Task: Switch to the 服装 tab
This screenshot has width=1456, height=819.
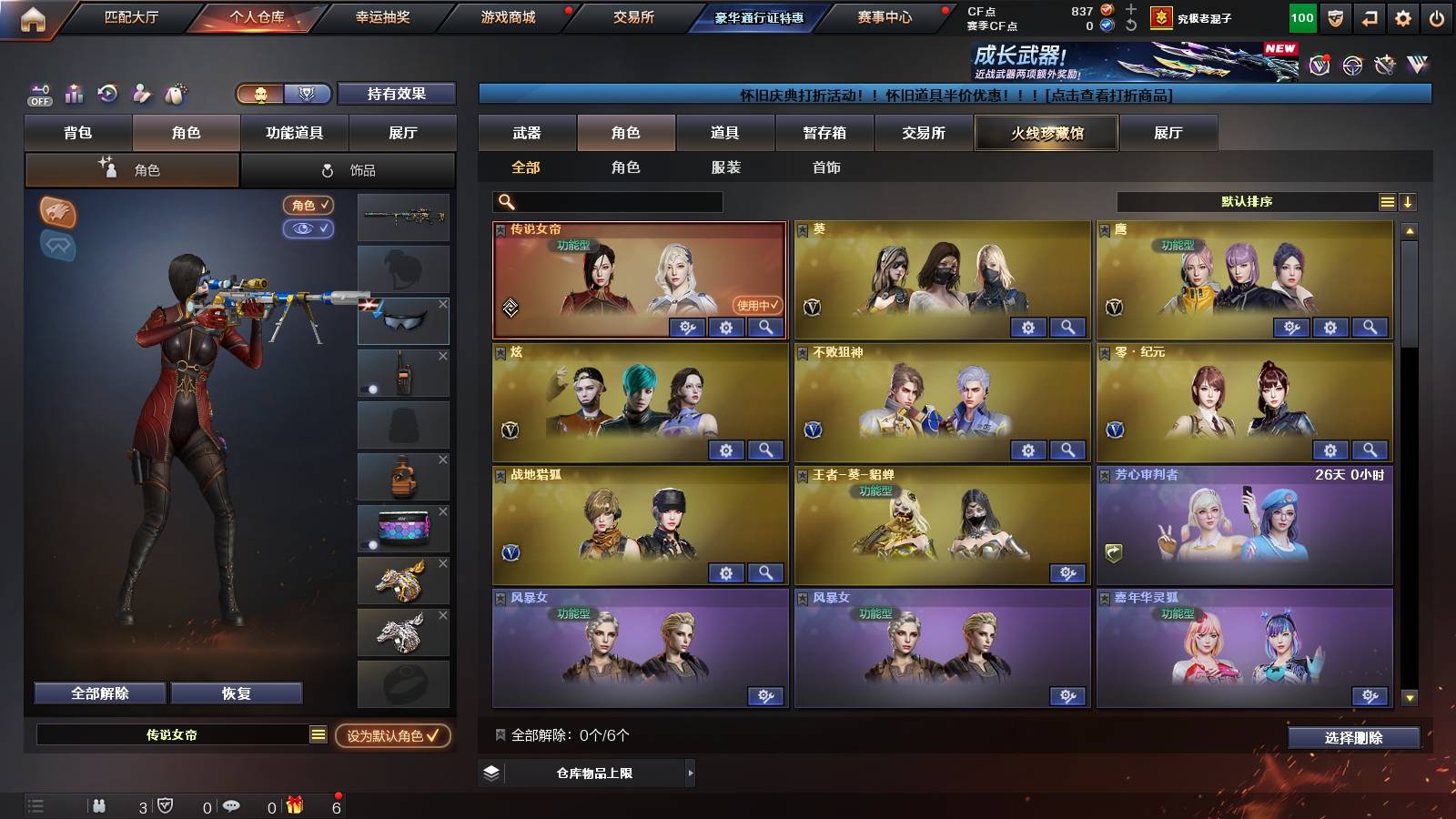Action: 727,167
